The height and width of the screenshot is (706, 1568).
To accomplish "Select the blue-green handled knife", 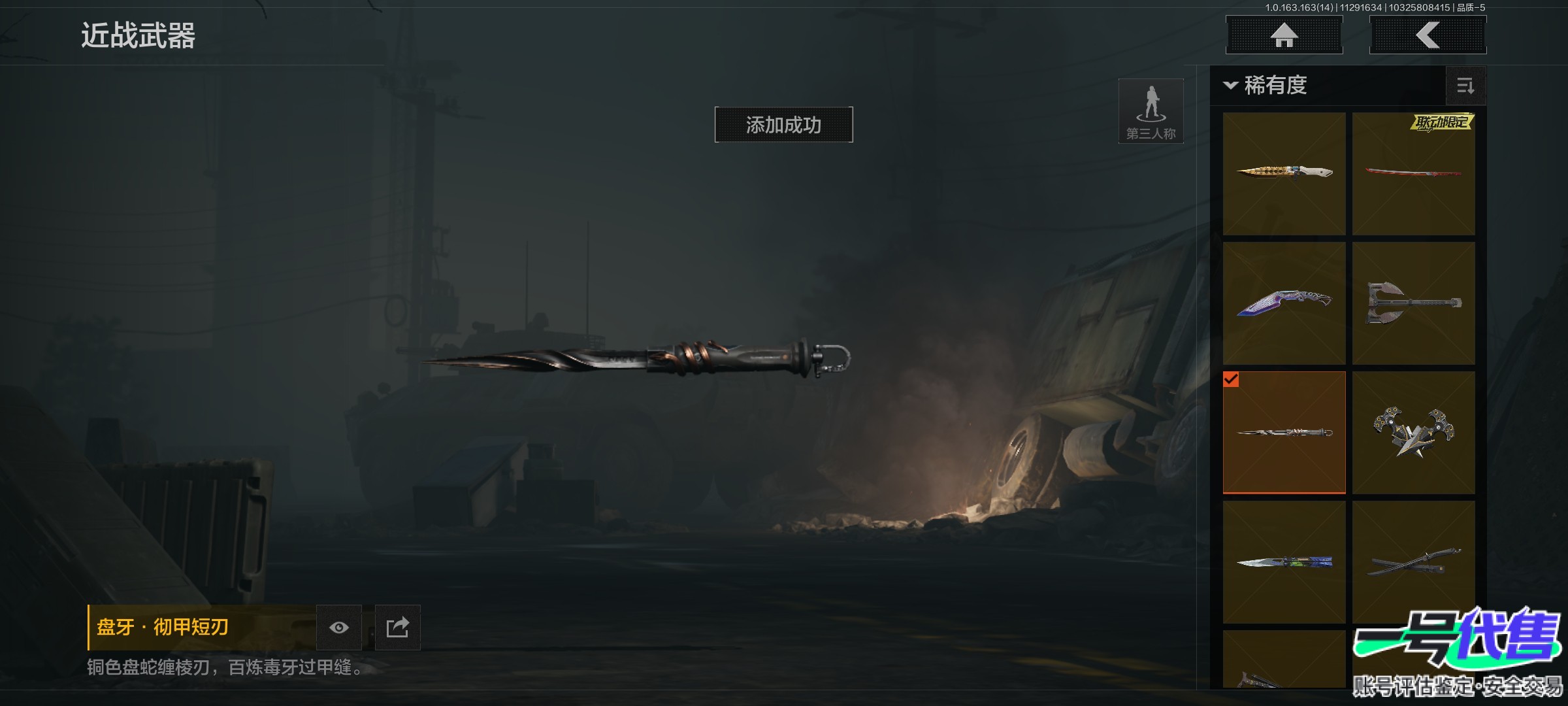I will tap(1284, 562).
